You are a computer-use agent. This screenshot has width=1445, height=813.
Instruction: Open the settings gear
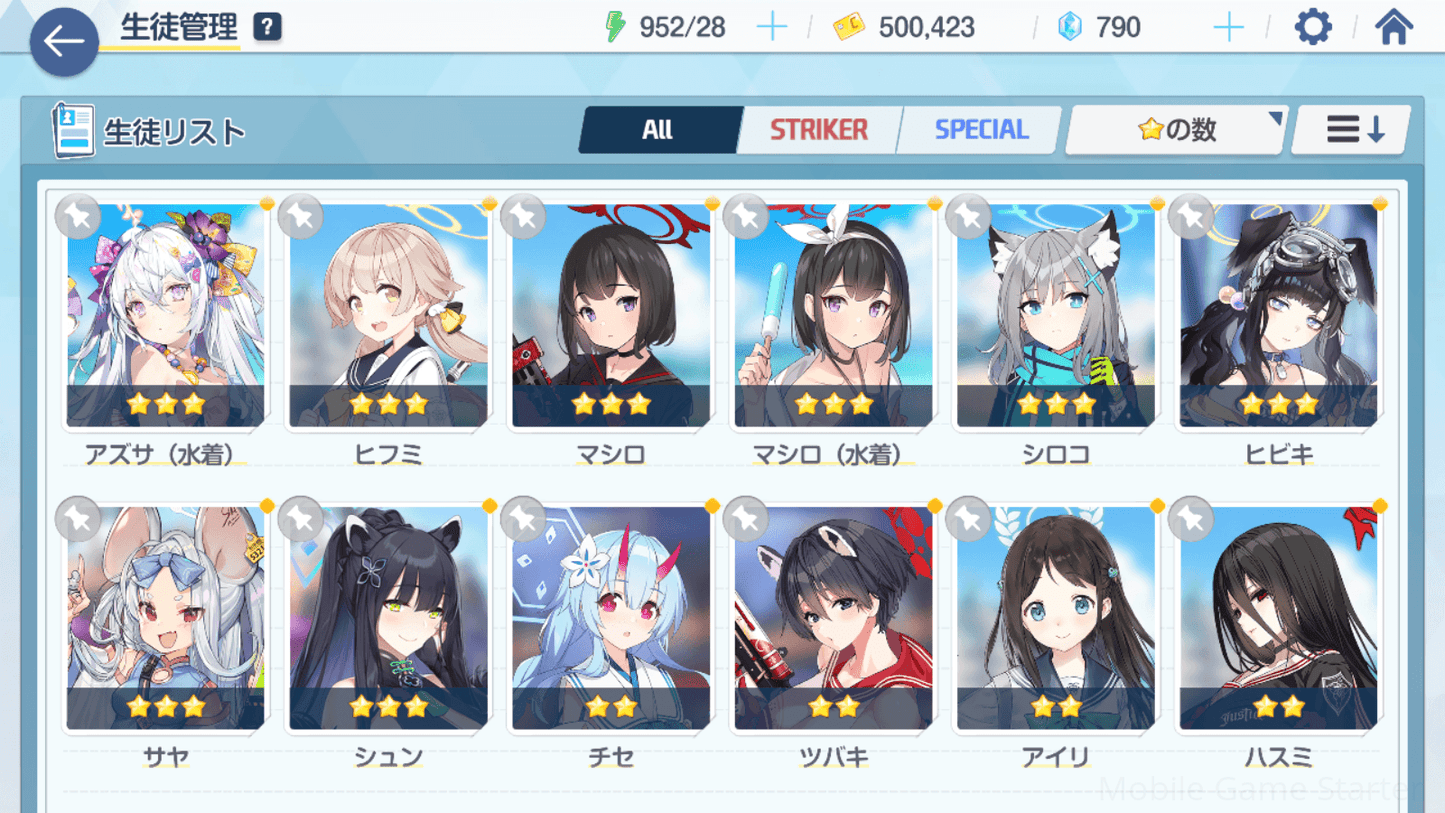point(1312,27)
